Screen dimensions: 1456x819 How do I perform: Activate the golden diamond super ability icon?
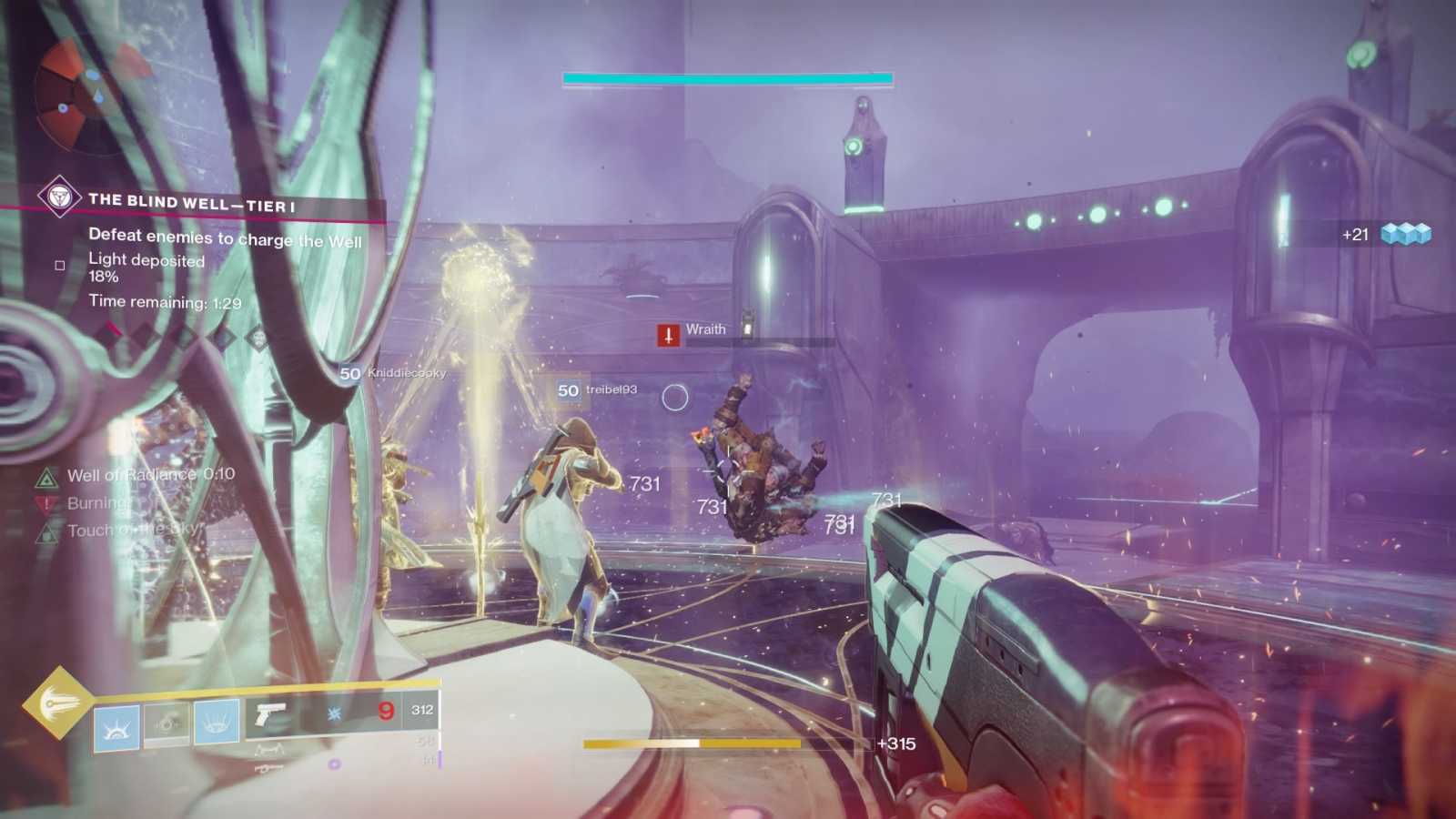click(56, 703)
